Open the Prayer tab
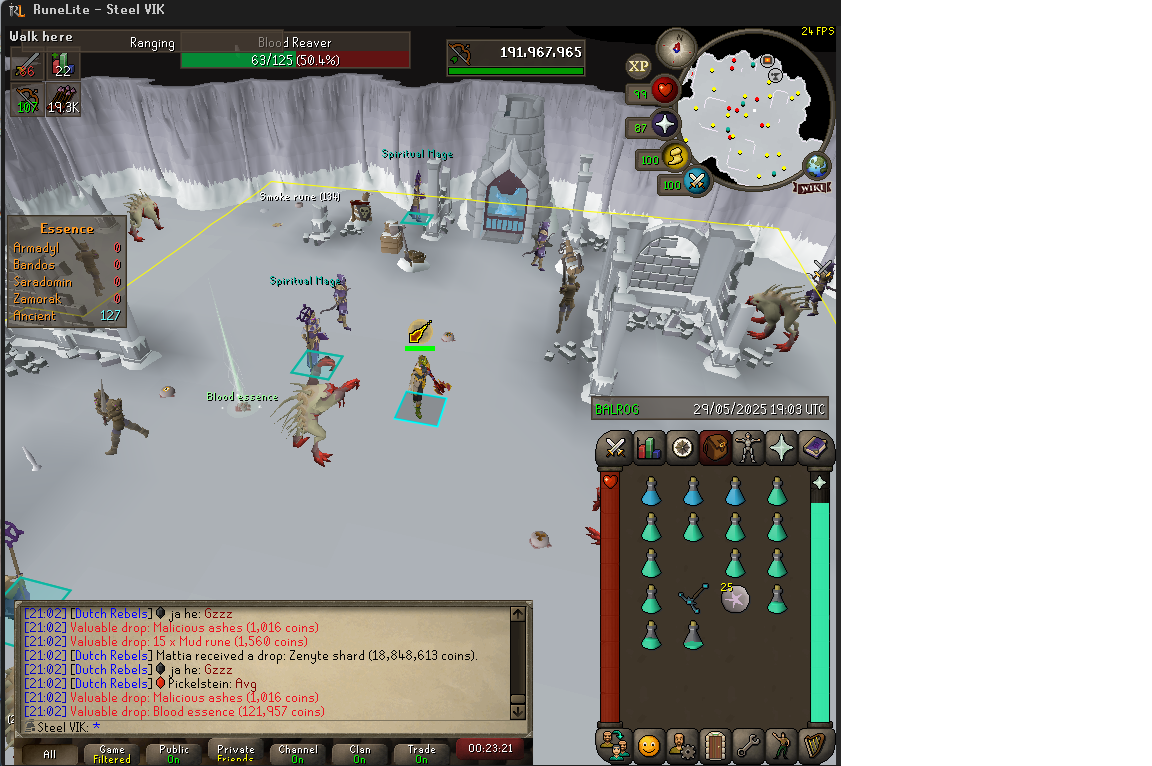The height and width of the screenshot is (766, 1152). (x=781, y=448)
